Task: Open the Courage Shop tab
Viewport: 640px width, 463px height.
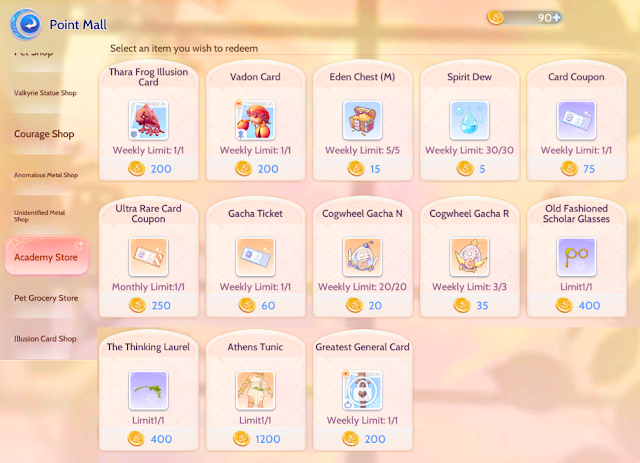Action: (44, 134)
